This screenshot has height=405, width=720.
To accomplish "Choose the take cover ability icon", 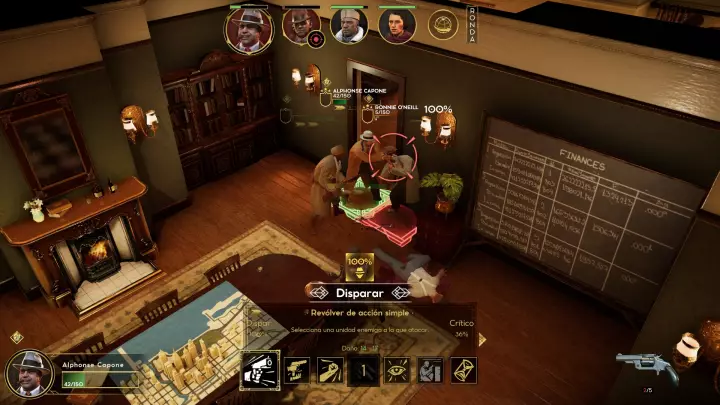I will 430,370.
